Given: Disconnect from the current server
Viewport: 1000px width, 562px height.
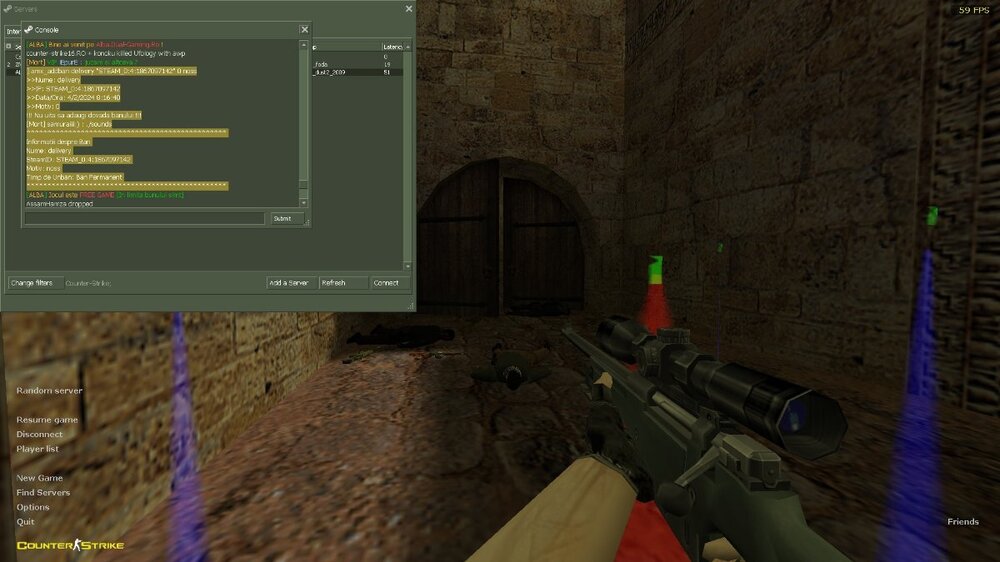Looking at the screenshot, I should click(39, 435).
